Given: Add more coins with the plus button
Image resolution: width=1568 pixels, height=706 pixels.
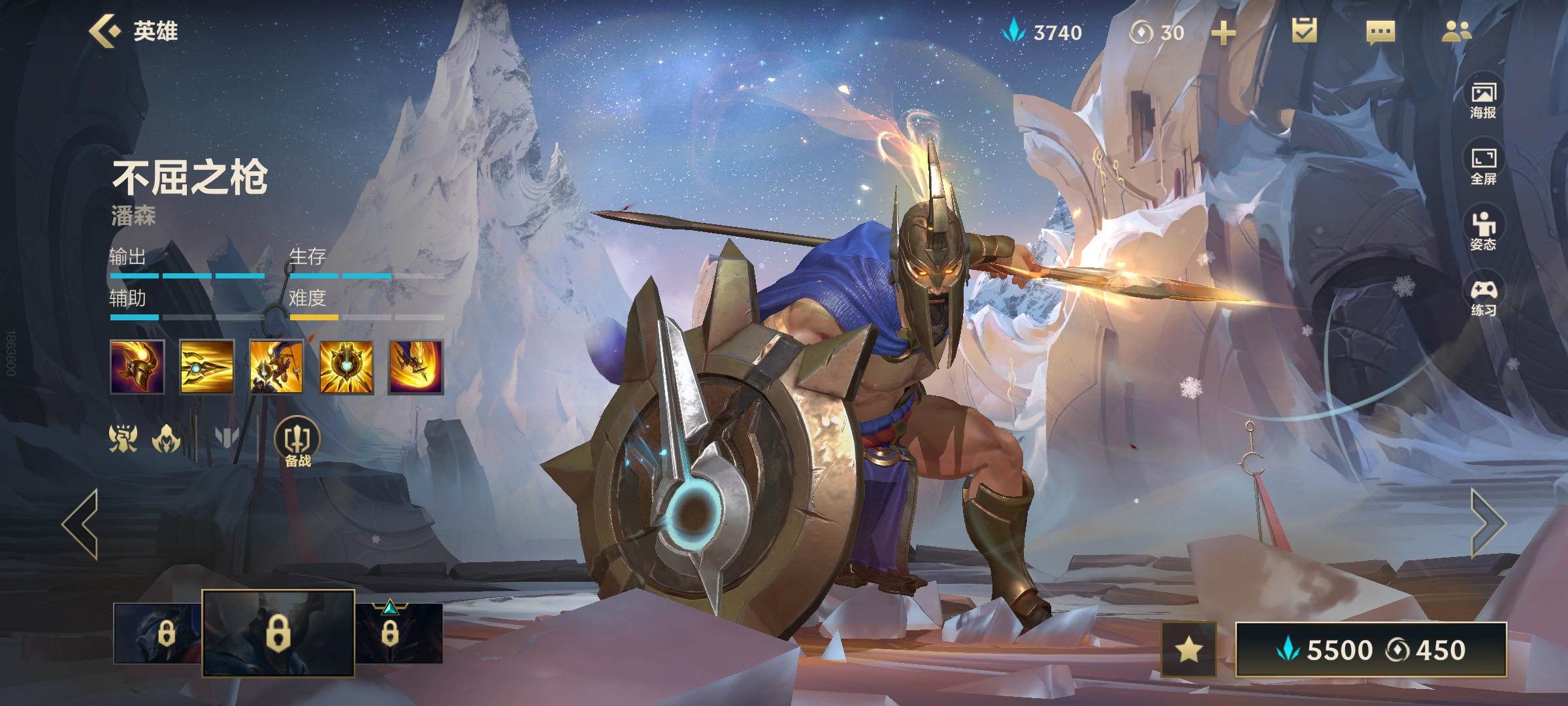Looking at the screenshot, I should click(x=1223, y=33).
